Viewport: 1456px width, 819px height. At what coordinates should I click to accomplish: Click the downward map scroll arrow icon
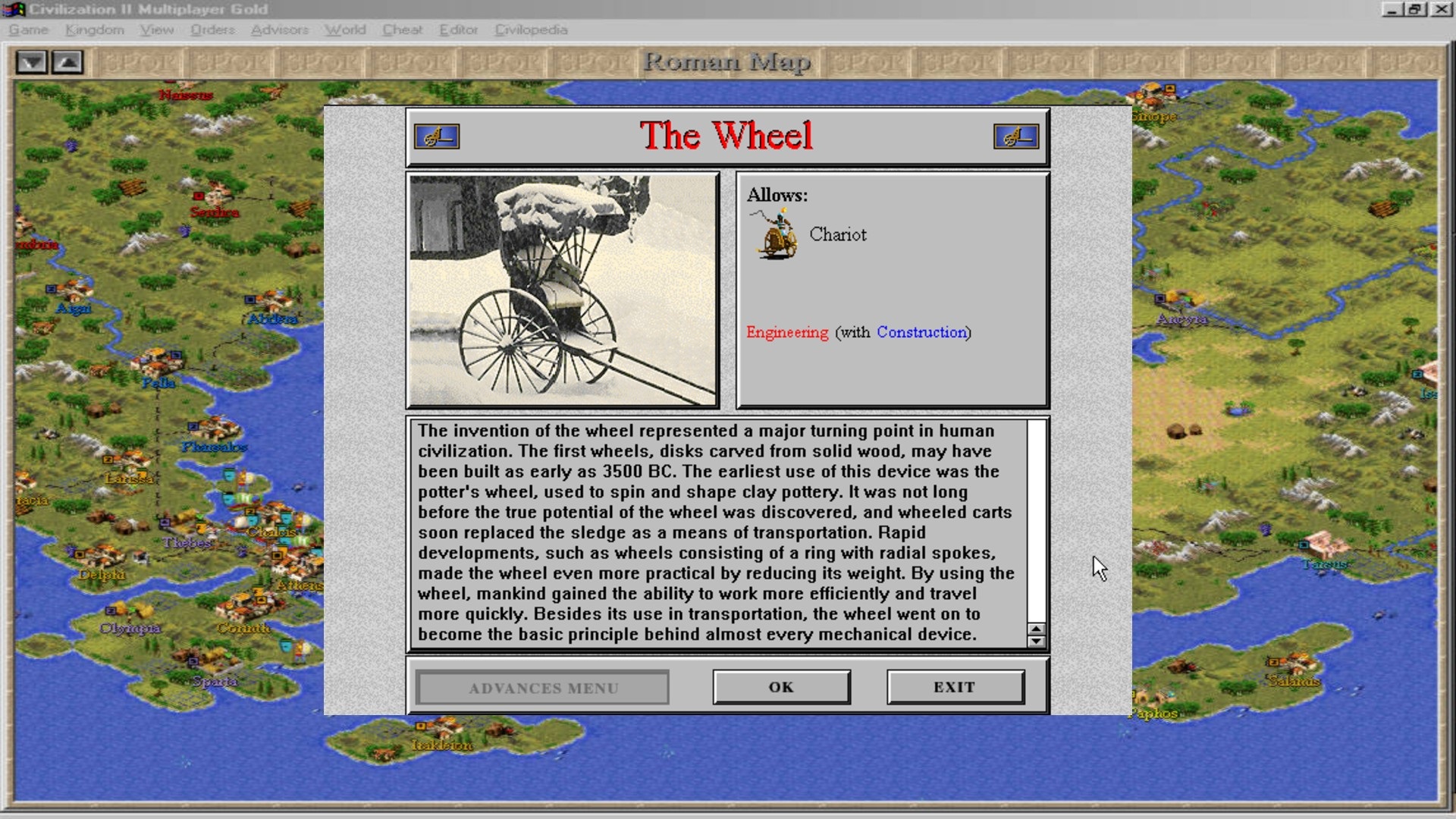[31, 63]
